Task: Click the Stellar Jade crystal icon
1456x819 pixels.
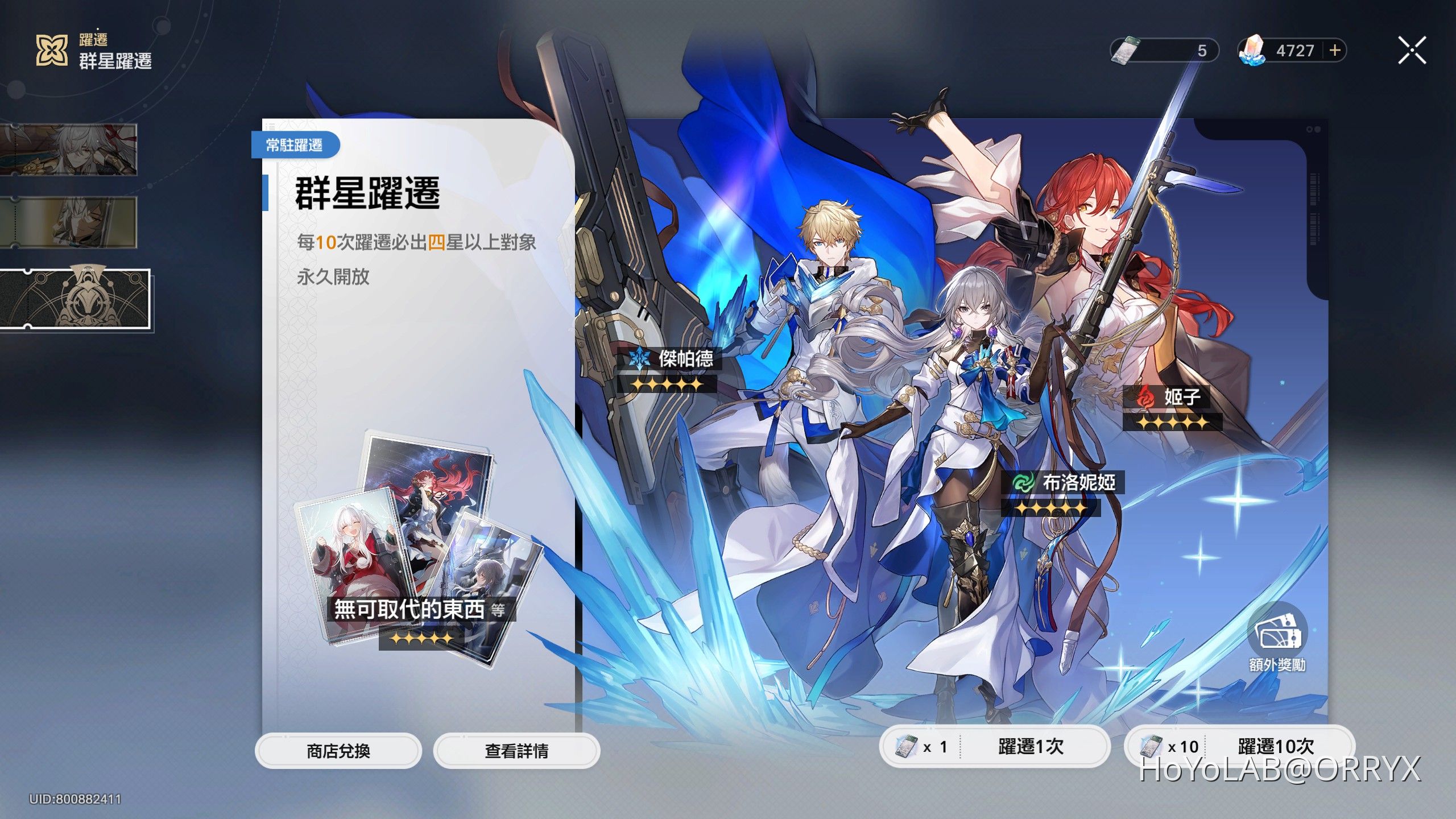Action: (1252, 52)
